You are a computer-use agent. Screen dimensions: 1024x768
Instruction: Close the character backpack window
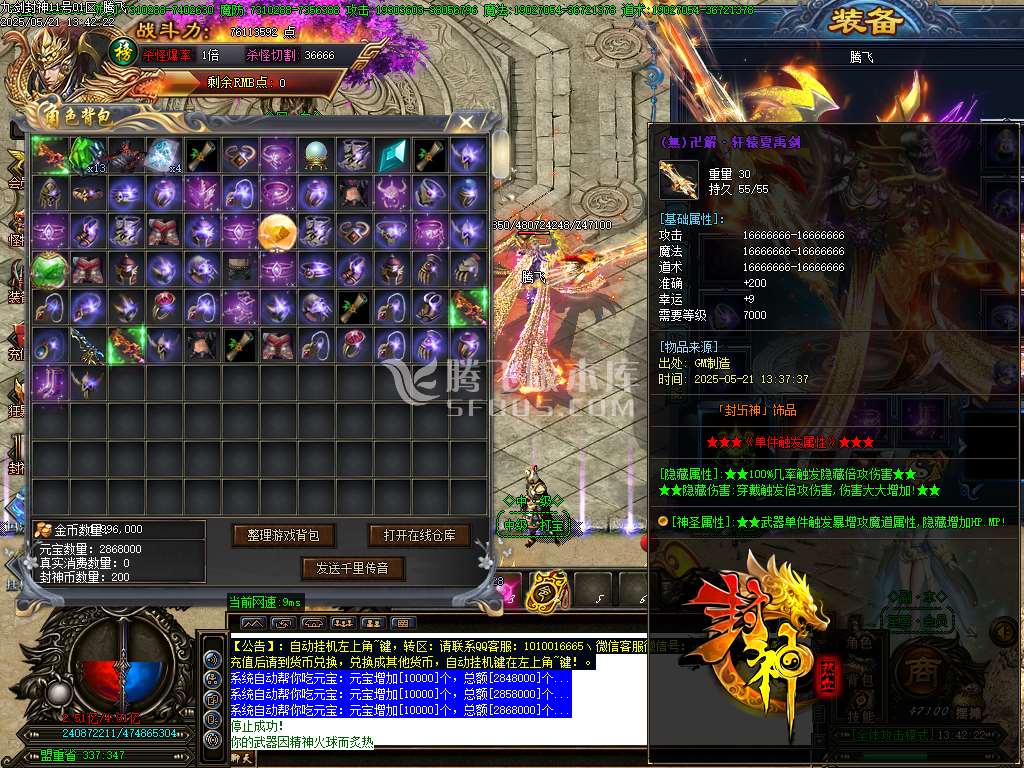pyautogui.click(x=466, y=123)
